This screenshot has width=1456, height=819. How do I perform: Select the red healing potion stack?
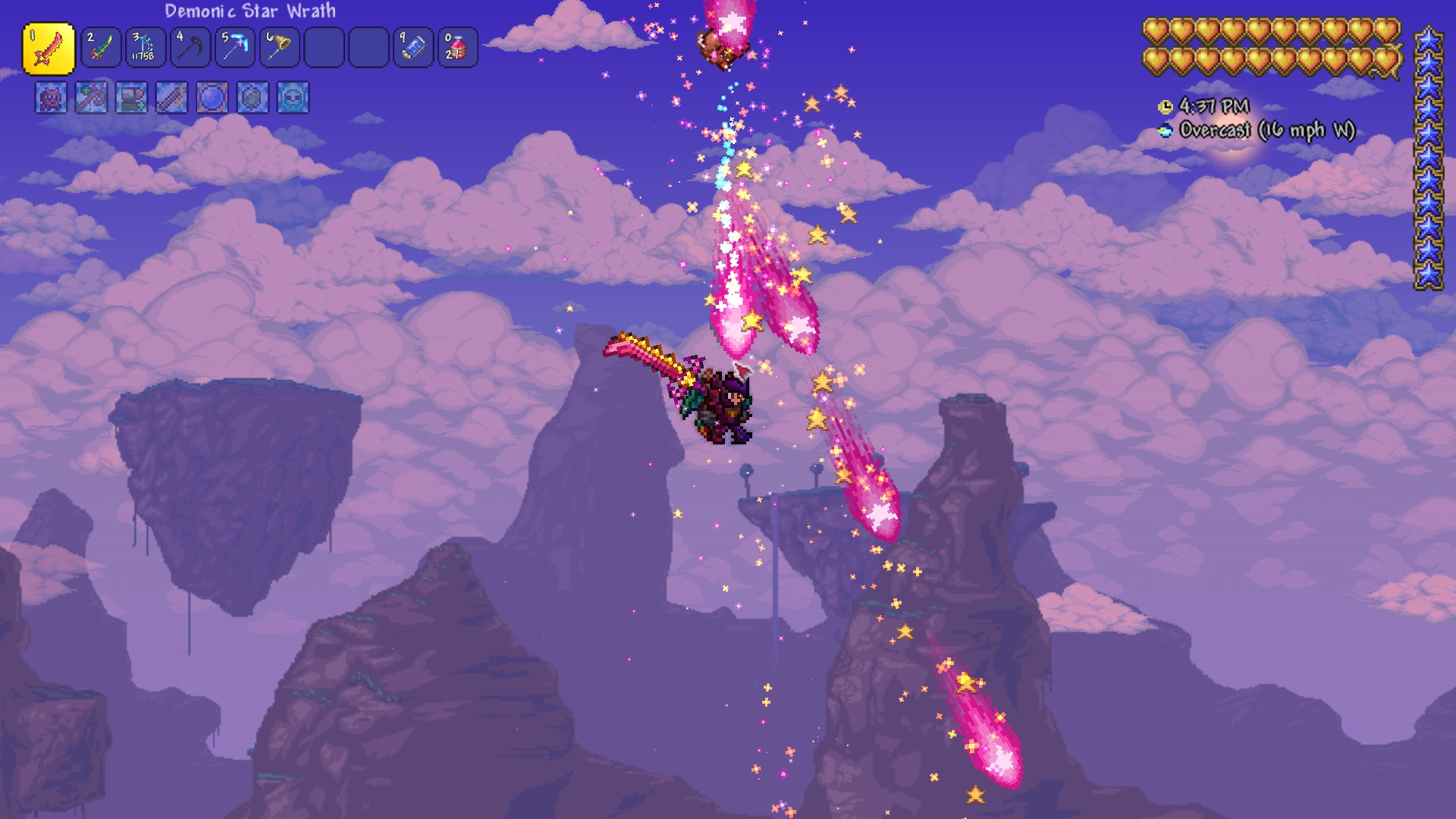pyautogui.click(x=457, y=48)
